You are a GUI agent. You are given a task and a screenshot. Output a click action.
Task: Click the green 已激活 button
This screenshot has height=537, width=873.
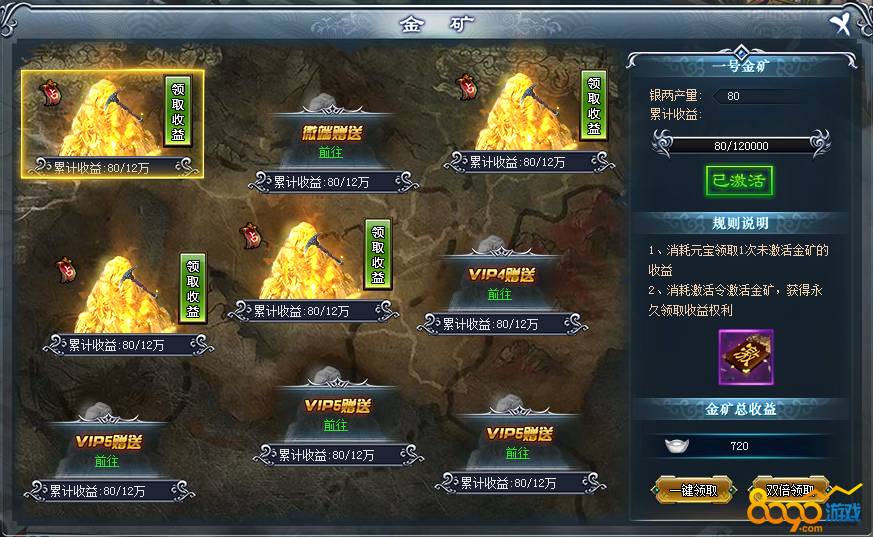(739, 181)
